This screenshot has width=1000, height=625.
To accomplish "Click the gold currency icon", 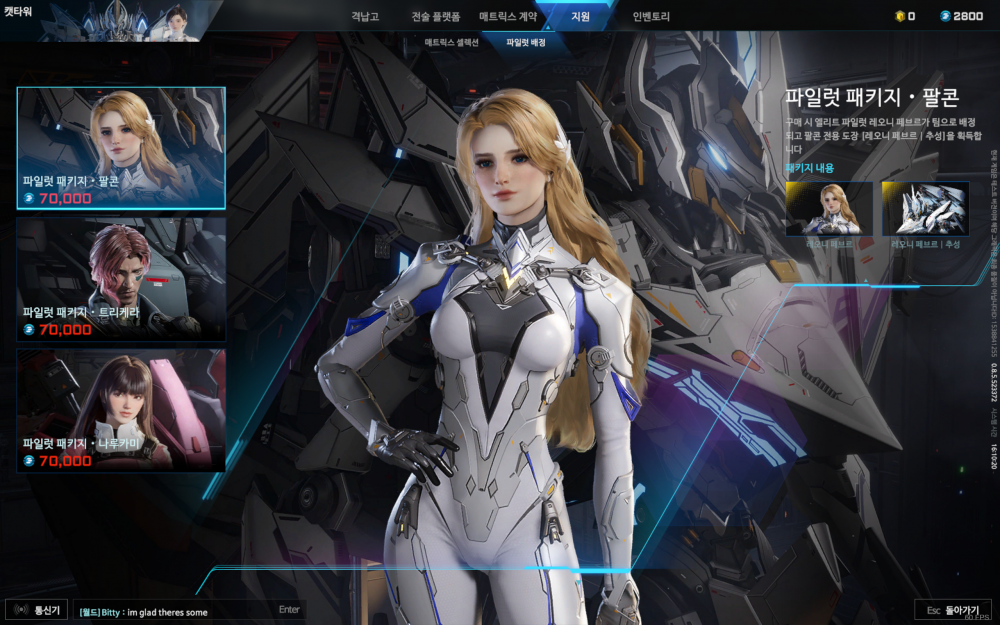I will pos(899,16).
